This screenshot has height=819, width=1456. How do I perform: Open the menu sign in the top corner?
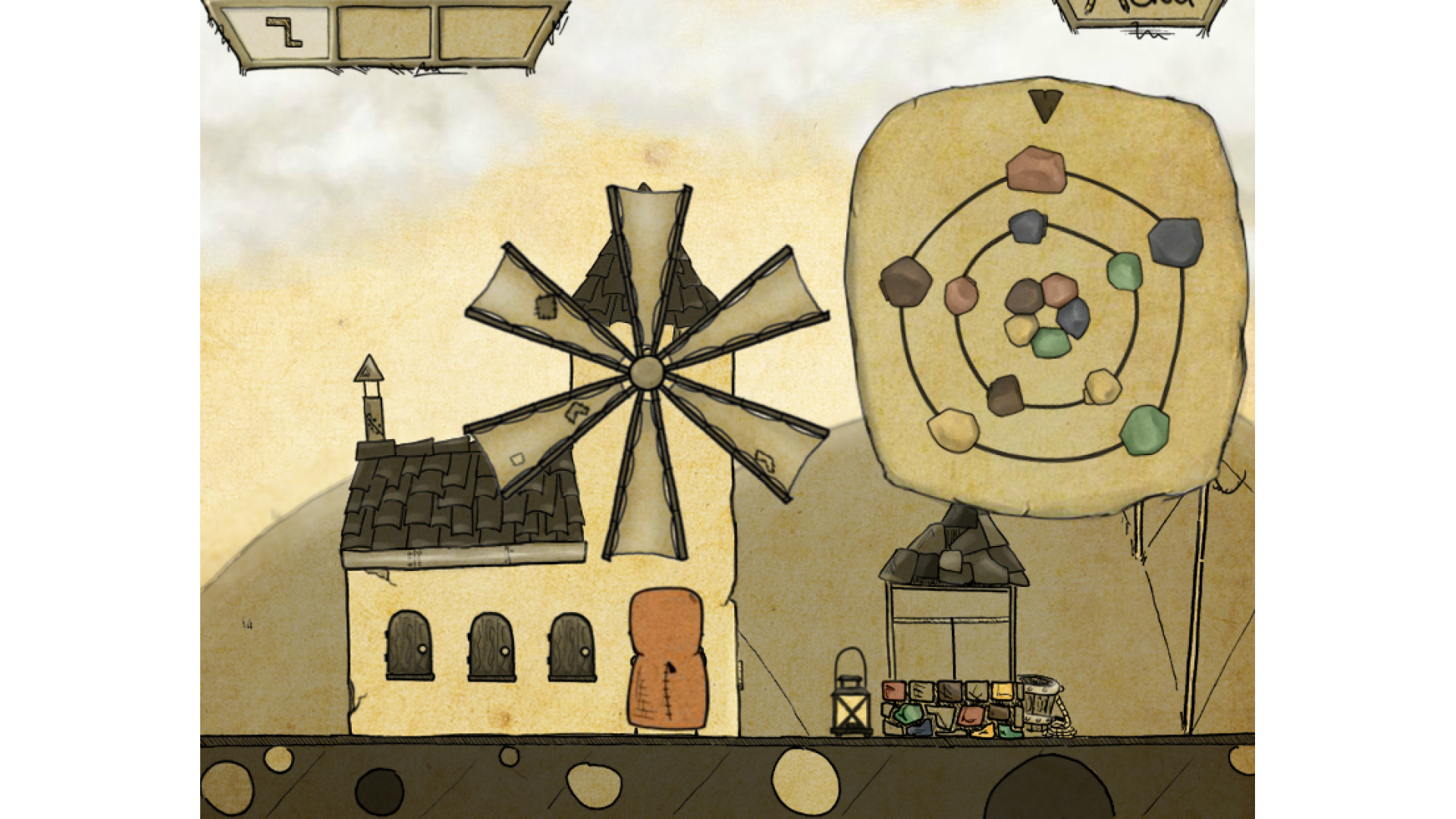point(1140,11)
